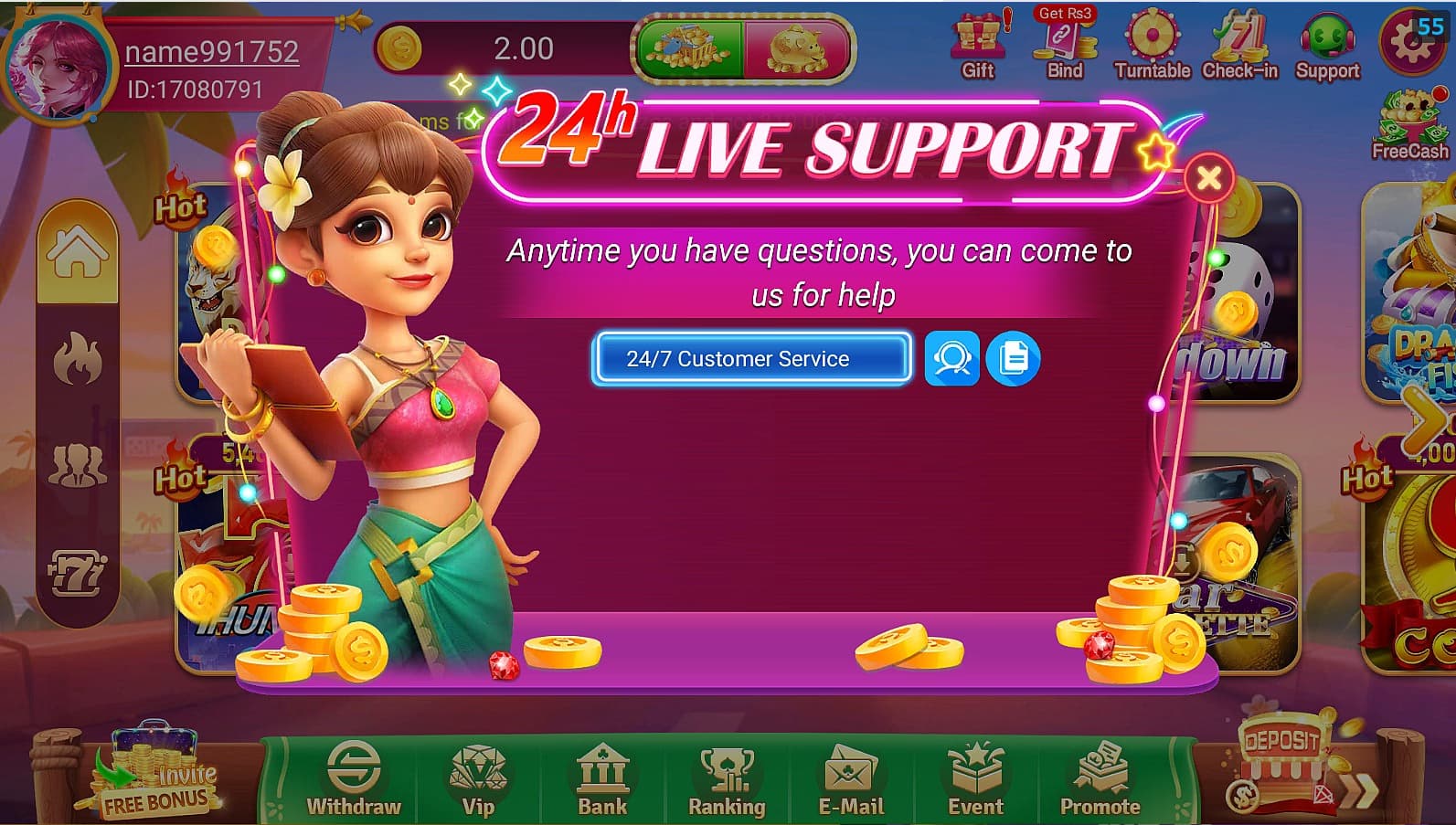Viewport: 1456px width, 825px height.
Task: Switch to the Withdraw tab
Action: [352, 781]
